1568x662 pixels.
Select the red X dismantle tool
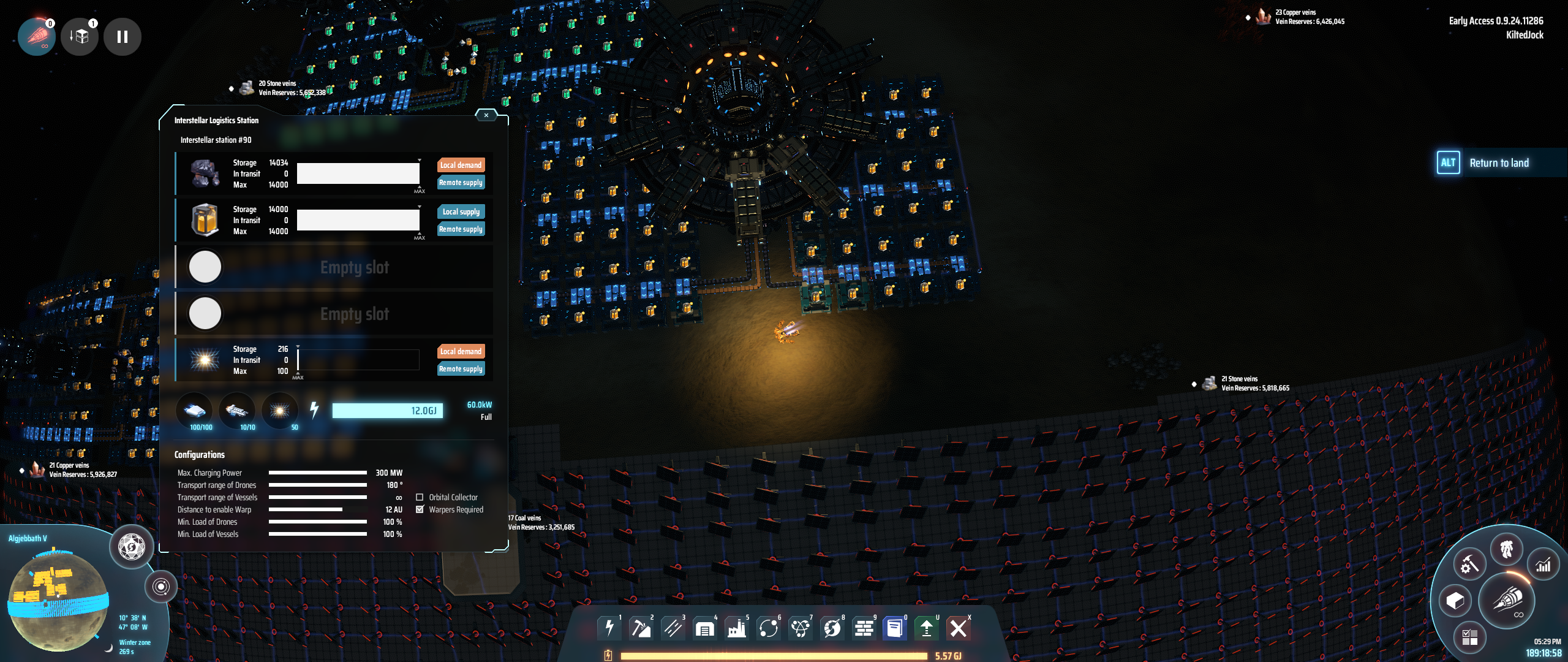[959, 628]
